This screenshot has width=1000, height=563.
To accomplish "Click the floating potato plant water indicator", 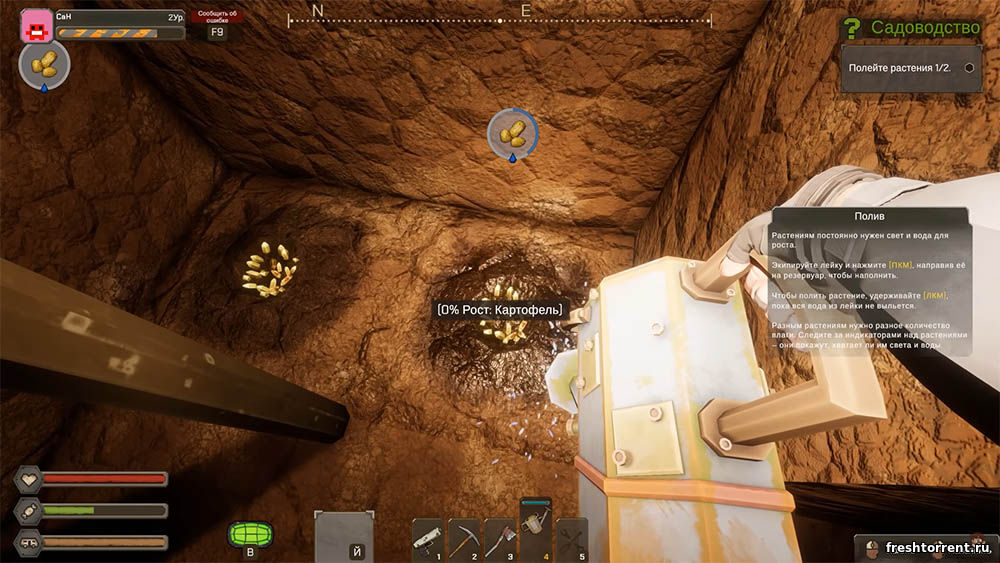I will [512, 133].
